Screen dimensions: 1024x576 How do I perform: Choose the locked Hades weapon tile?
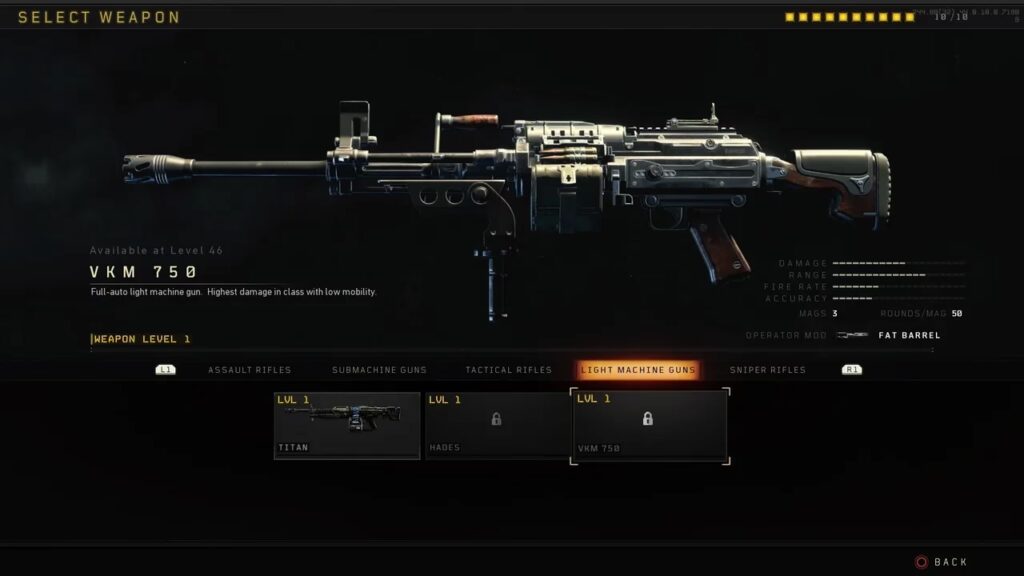pyautogui.click(x=497, y=425)
